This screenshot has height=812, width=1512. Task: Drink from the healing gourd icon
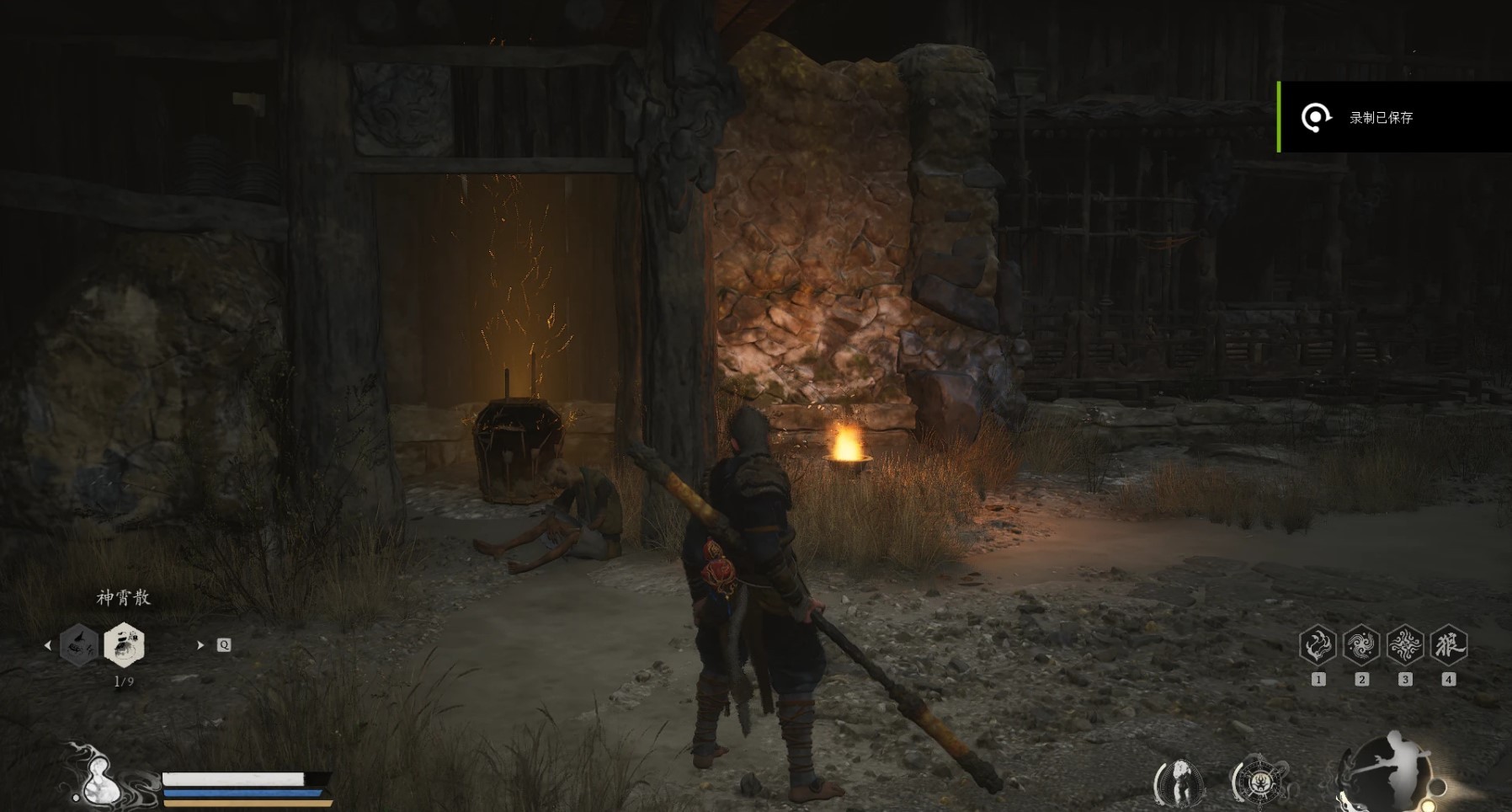tap(100, 777)
